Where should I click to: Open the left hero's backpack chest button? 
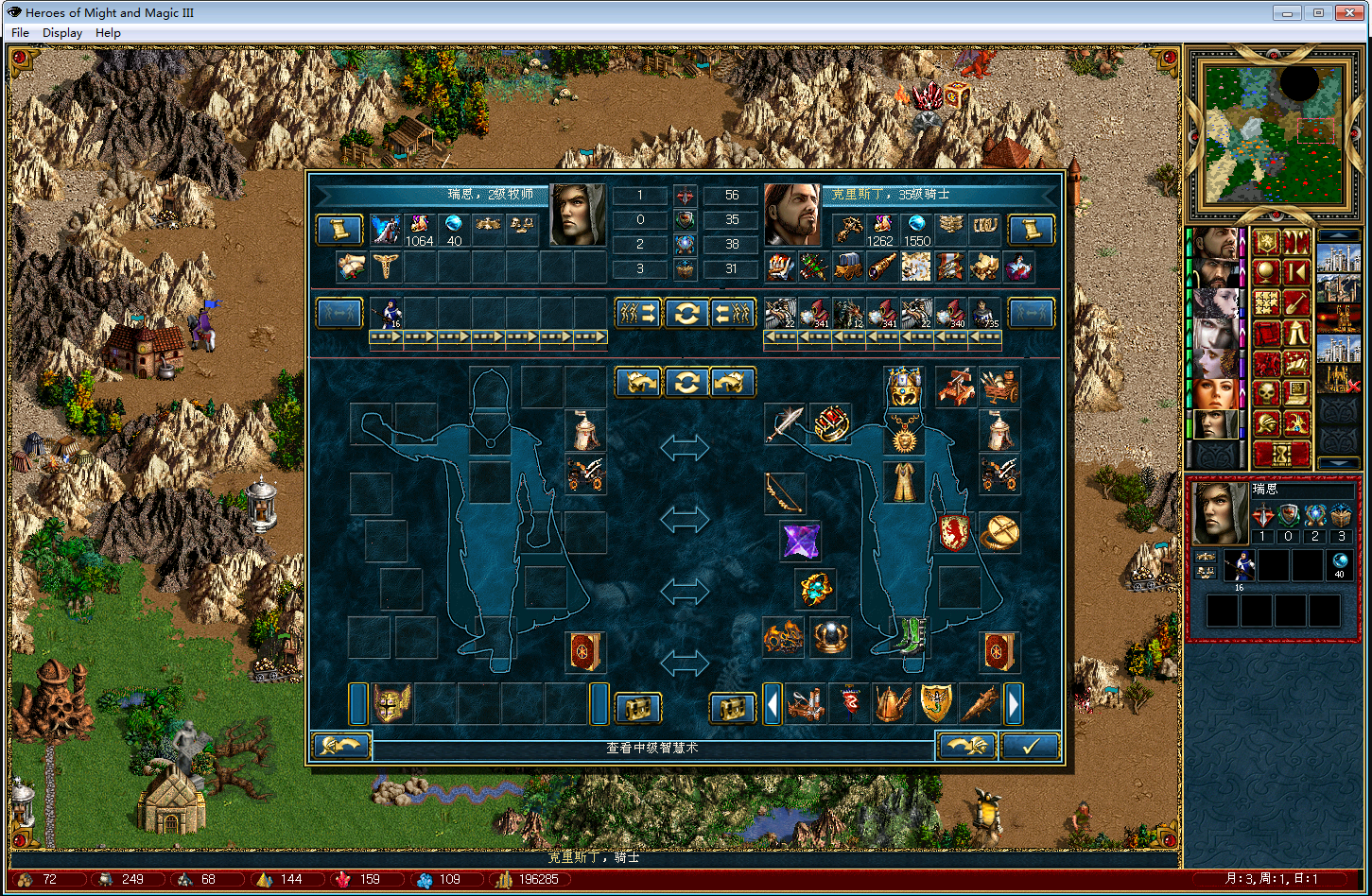tap(637, 707)
